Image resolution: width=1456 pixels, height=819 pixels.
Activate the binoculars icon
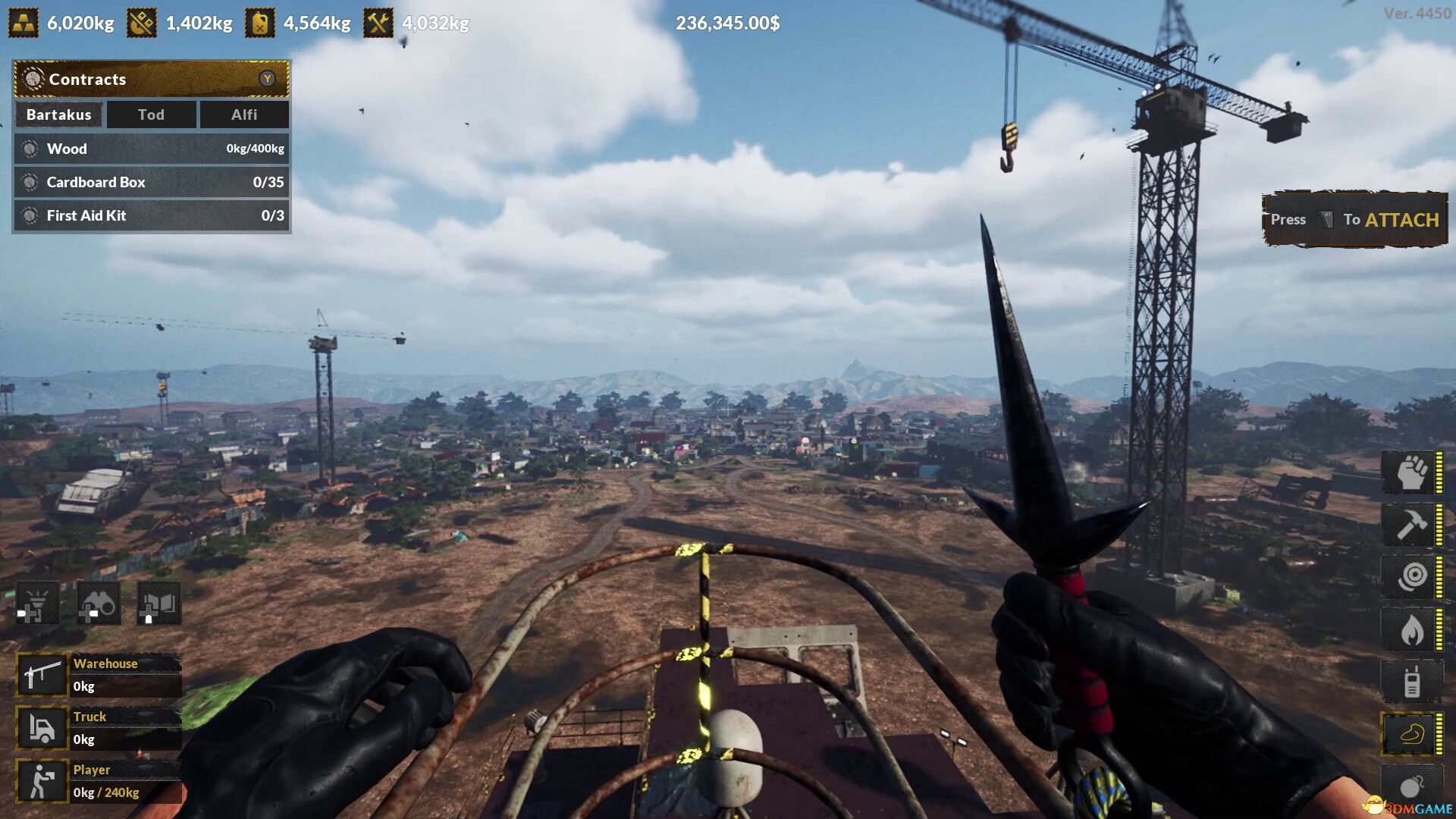98,604
